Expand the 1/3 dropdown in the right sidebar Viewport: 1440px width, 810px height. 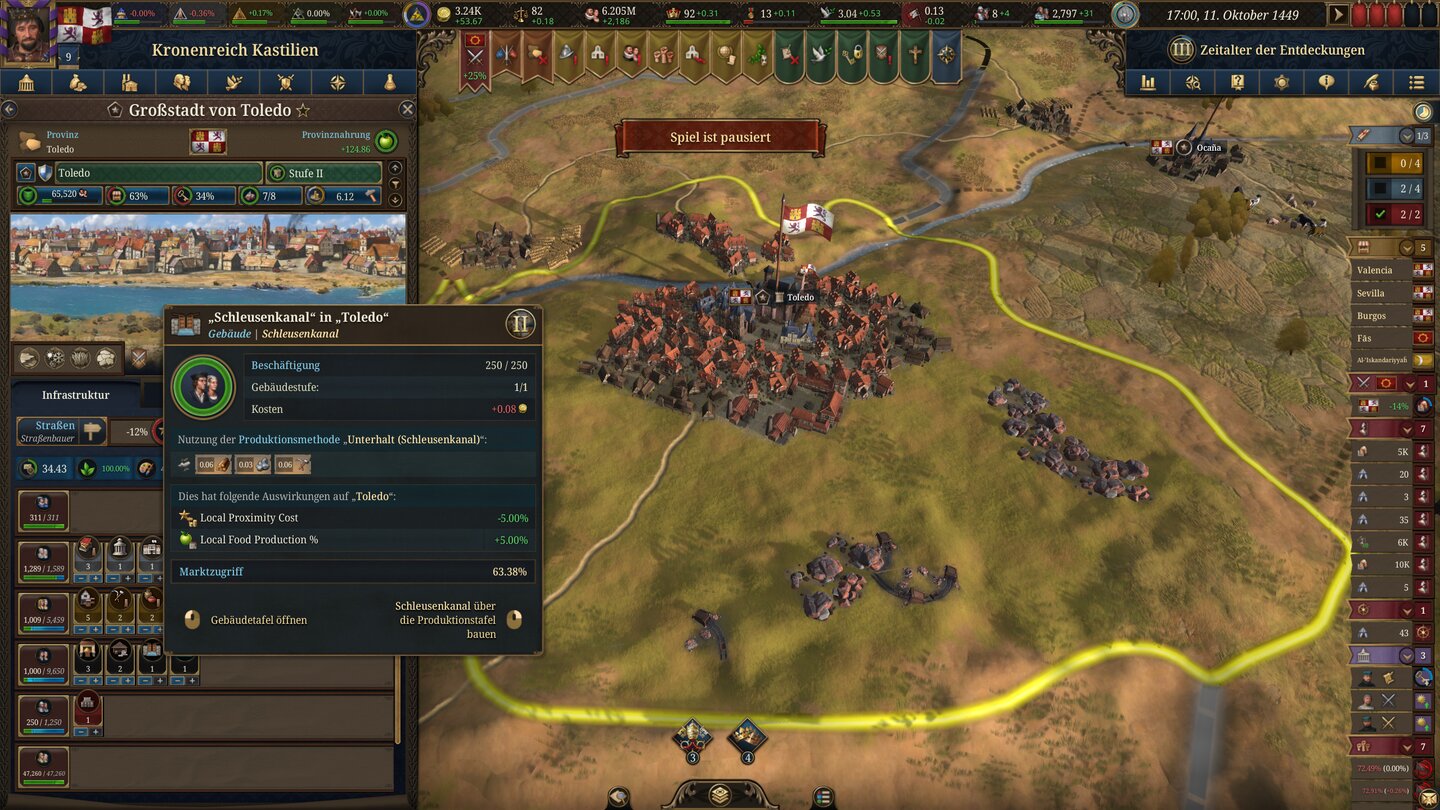tap(1407, 136)
